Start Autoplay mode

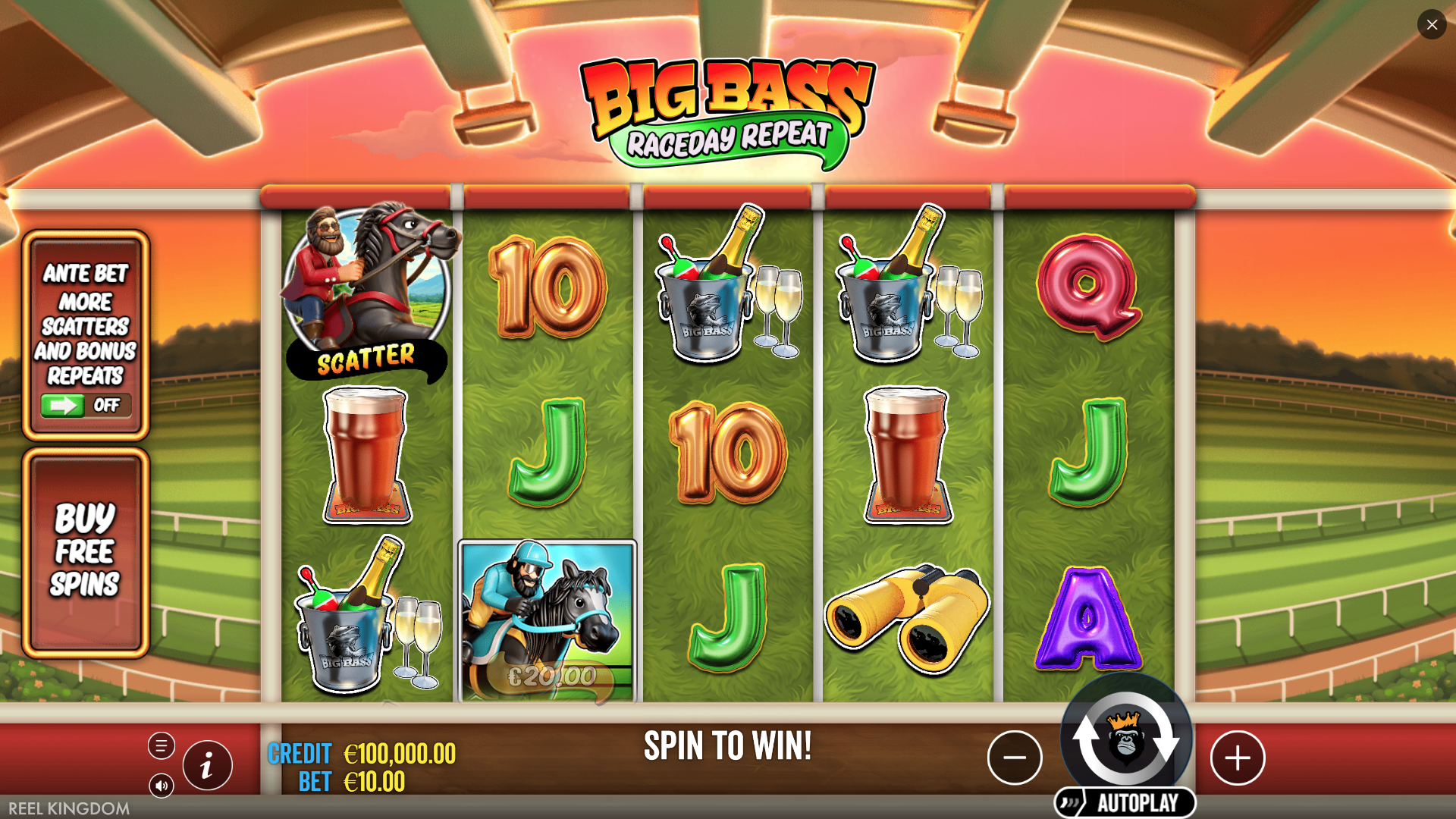[1126, 803]
